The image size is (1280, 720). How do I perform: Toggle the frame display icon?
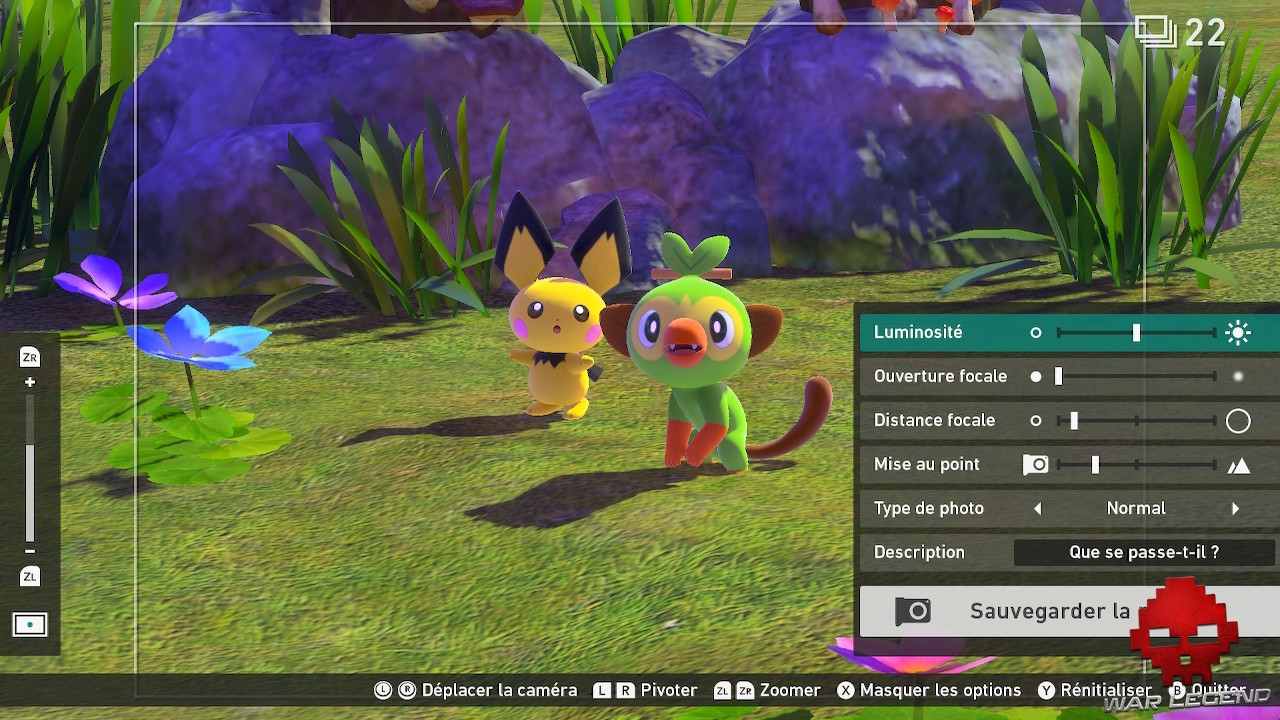30,625
